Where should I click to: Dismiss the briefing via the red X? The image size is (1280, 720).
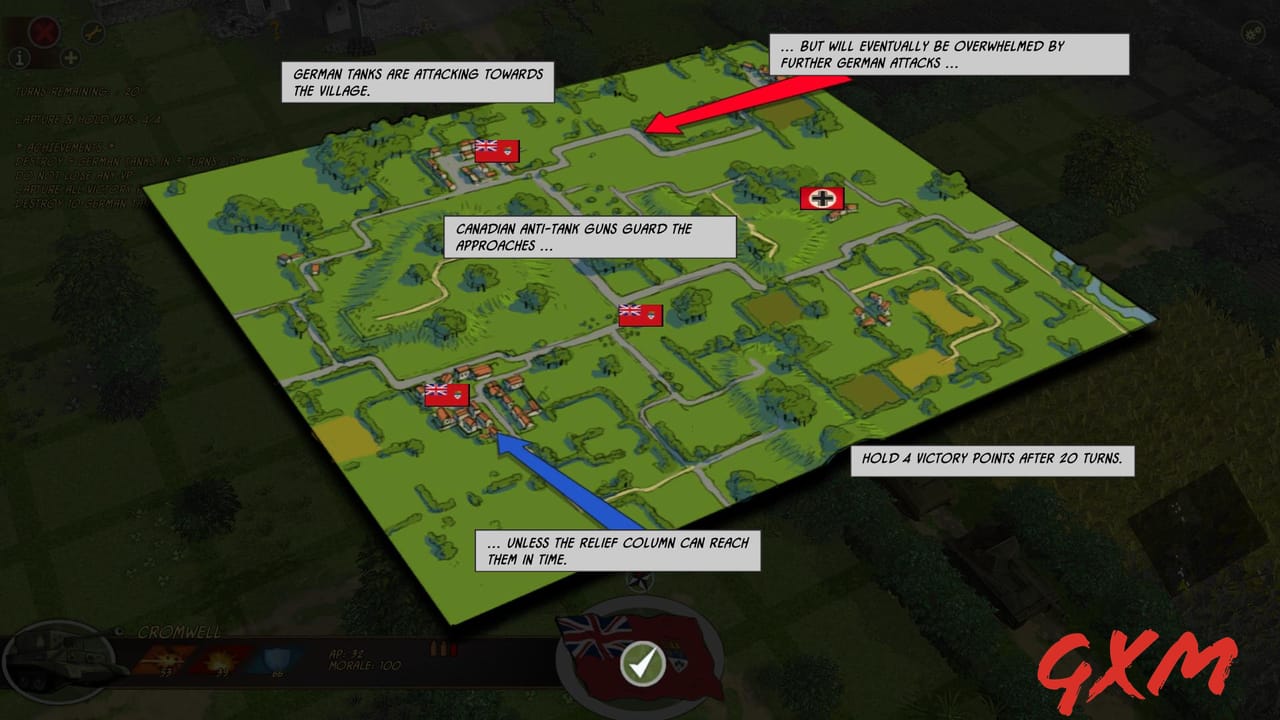pyautogui.click(x=44, y=32)
